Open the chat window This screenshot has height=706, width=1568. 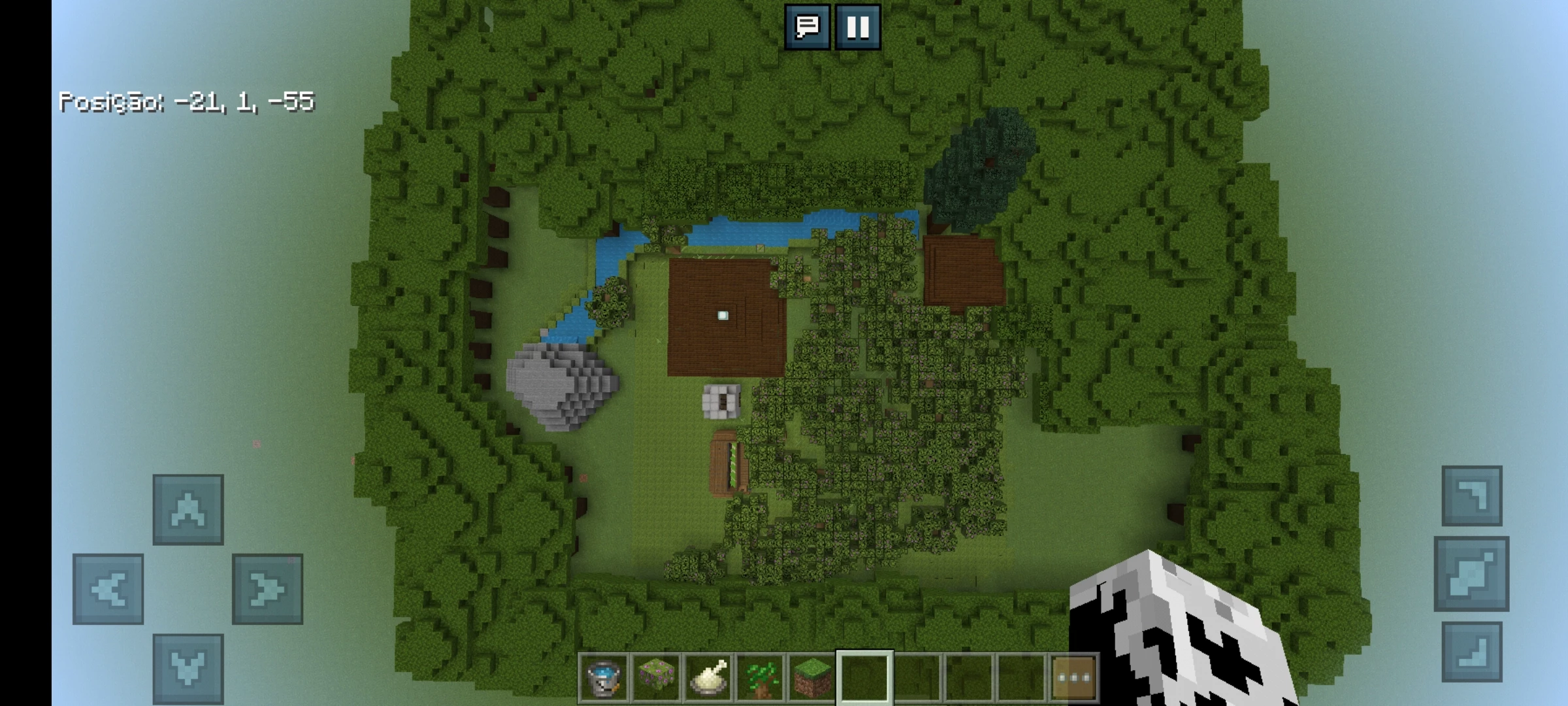[807, 27]
